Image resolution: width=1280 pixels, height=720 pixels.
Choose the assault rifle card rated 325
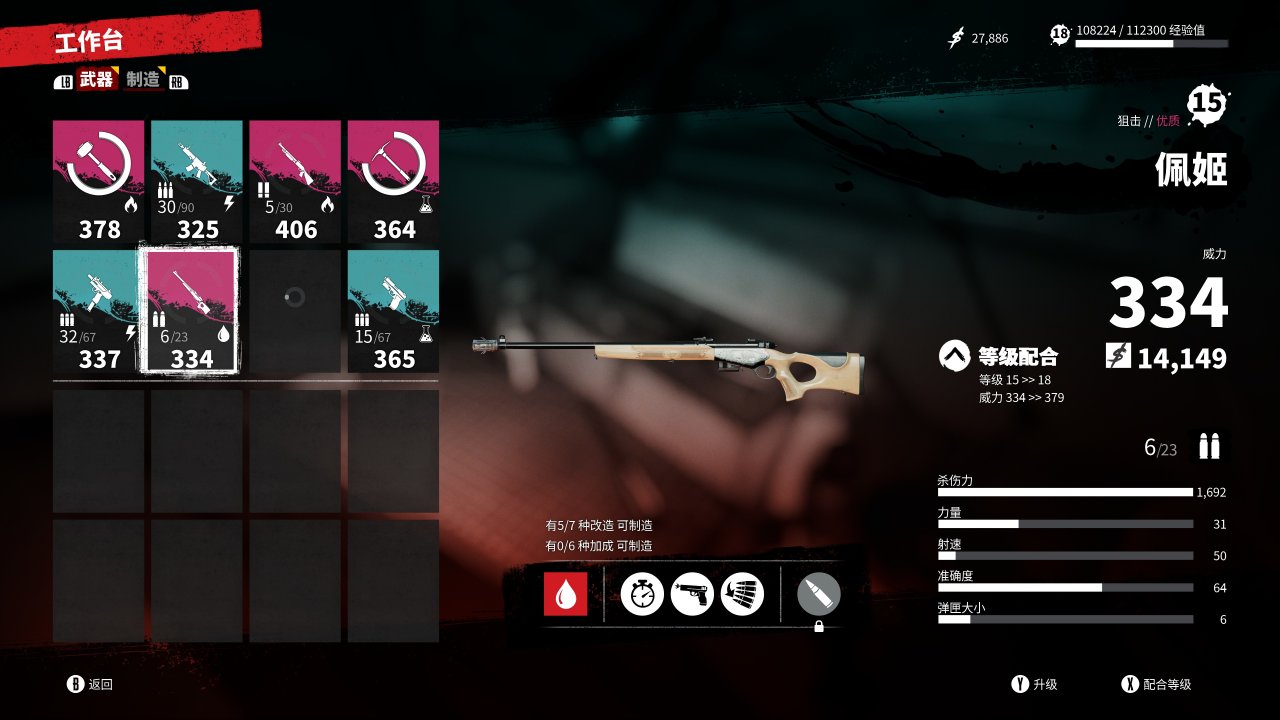pyautogui.click(x=197, y=182)
